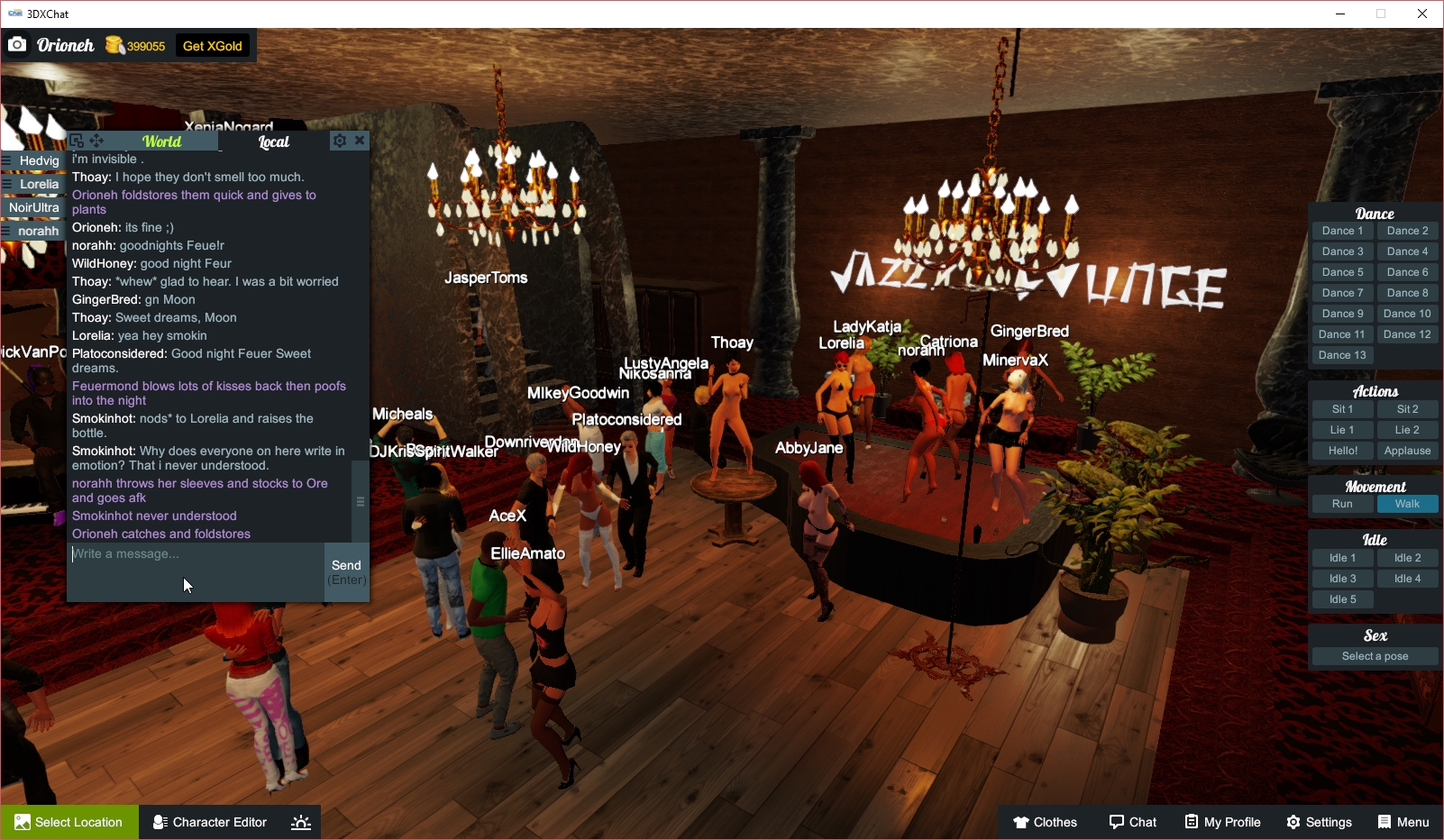Open the Character Editor from the bottom bar
The height and width of the screenshot is (840, 1444).
tap(209, 822)
